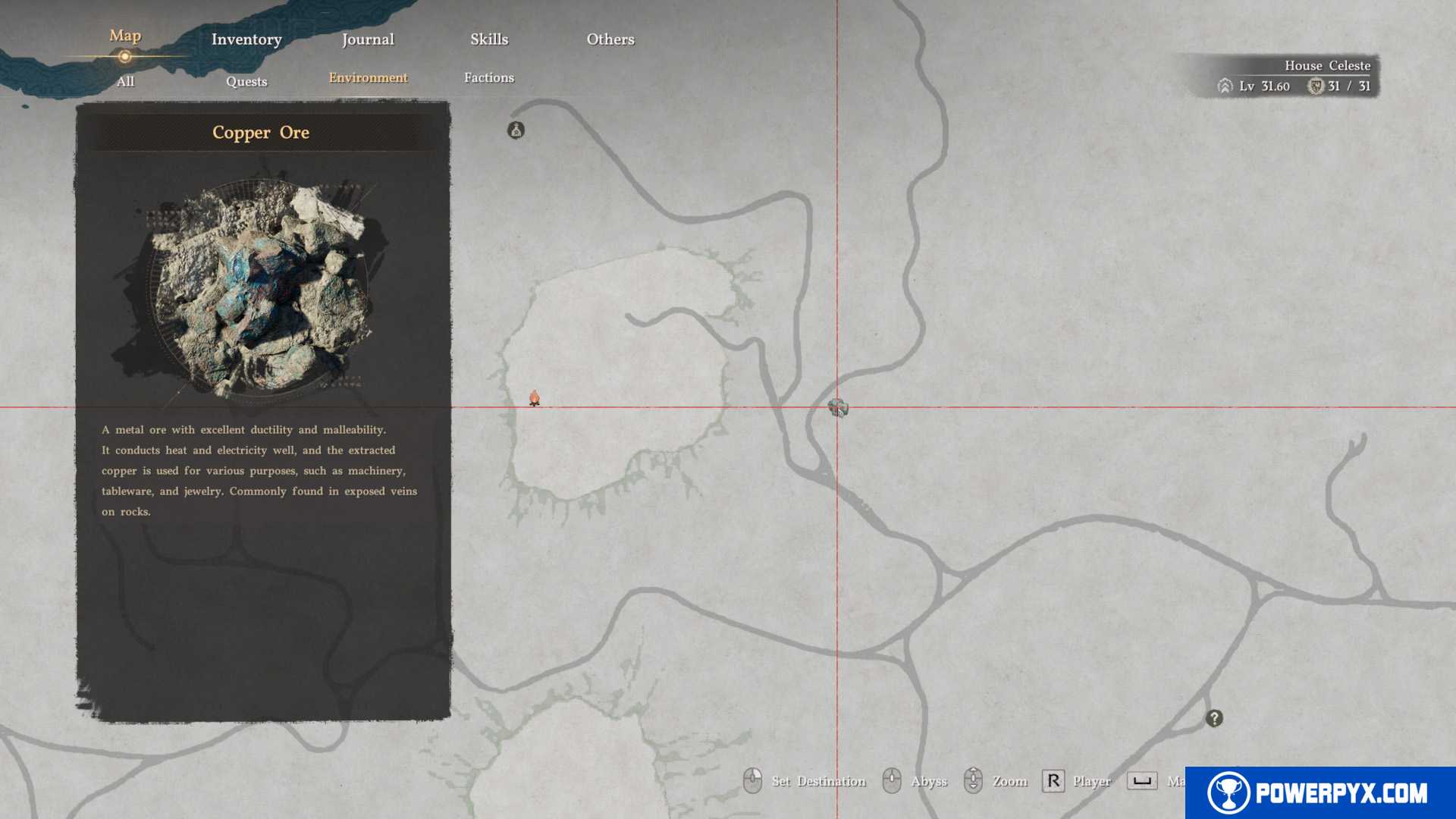Filter the map by Quests
The width and height of the screenshot is (1456, 819).
246,81
